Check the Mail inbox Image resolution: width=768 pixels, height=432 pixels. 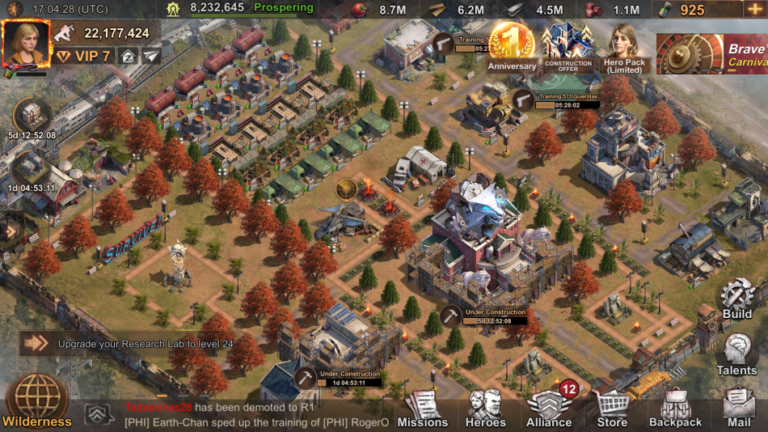click(x=738, y=405)
